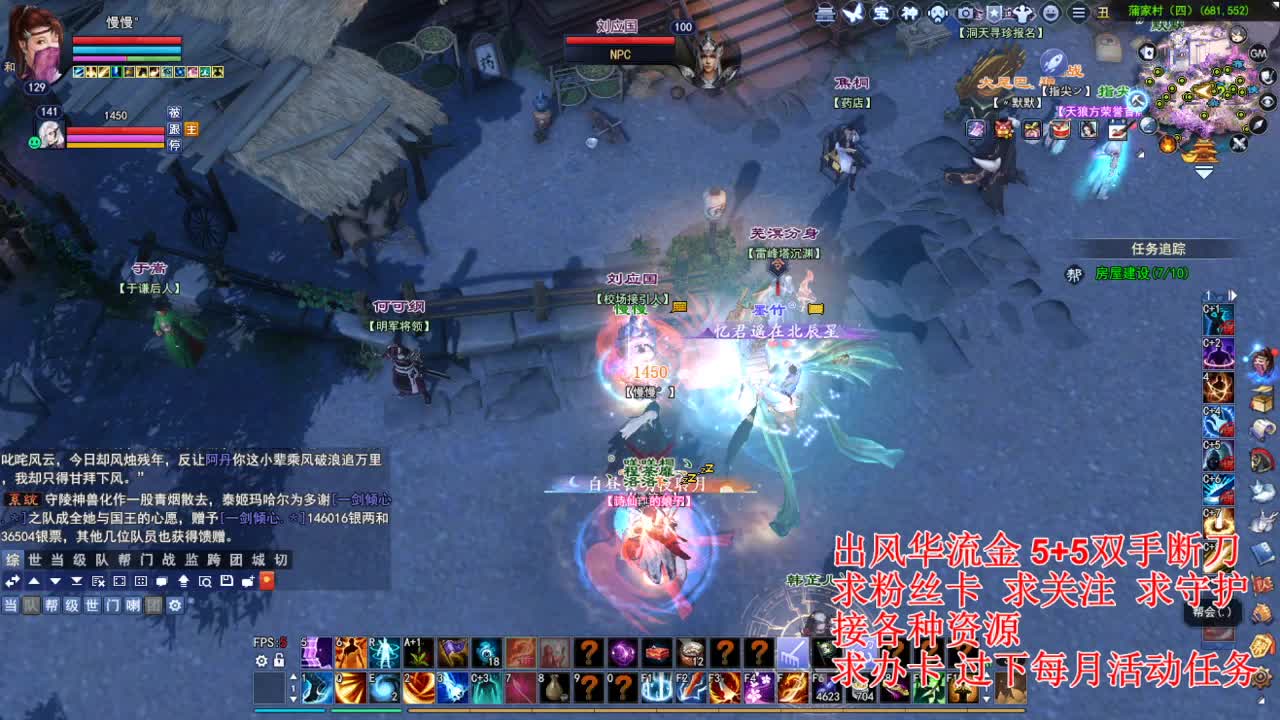Click the gear icon beside the chat channel buttons
This screenshot has width=1280, height=720.
pyautogui.click(x=174, y=606)
